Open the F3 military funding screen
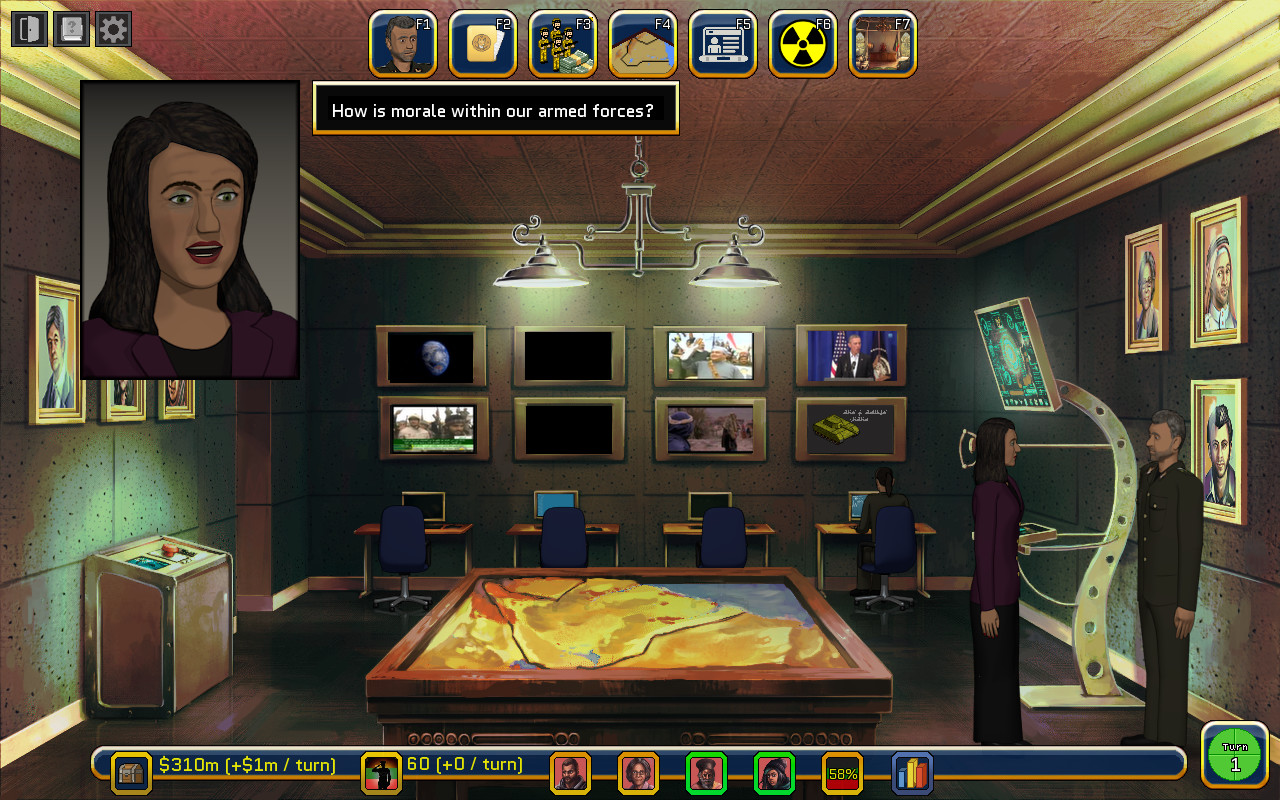This screenshot has width=1280, height=800. (562, 43)
